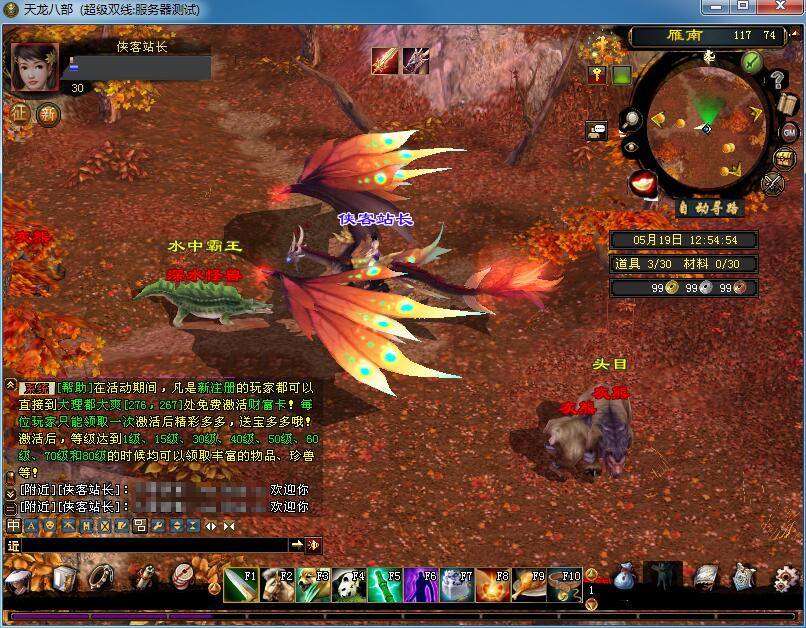Activate the F6 purple skill slot
The width and height of the screenshot is (806, 628).
pyautogui.click(x=421, y=584)
